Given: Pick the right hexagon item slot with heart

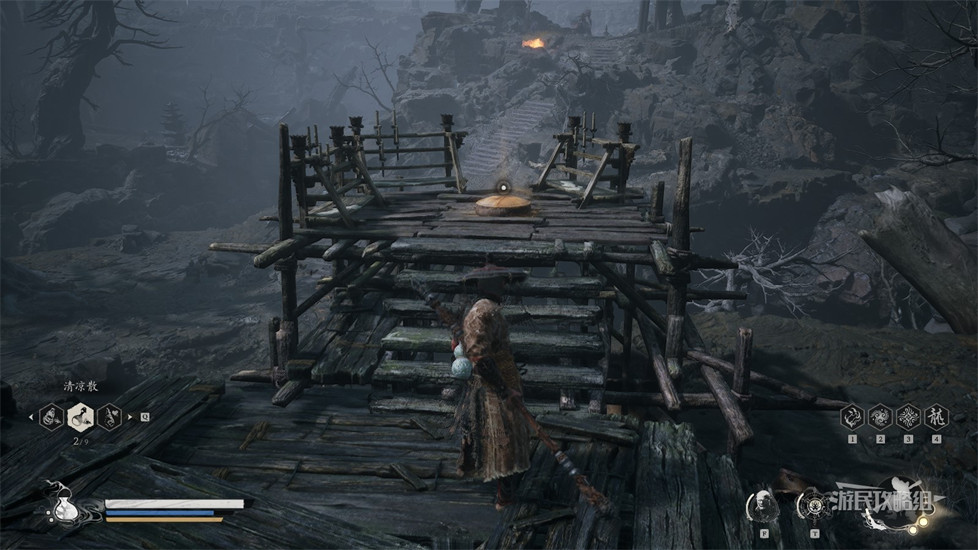Looking at the screenshot, I should click(109, 415).
